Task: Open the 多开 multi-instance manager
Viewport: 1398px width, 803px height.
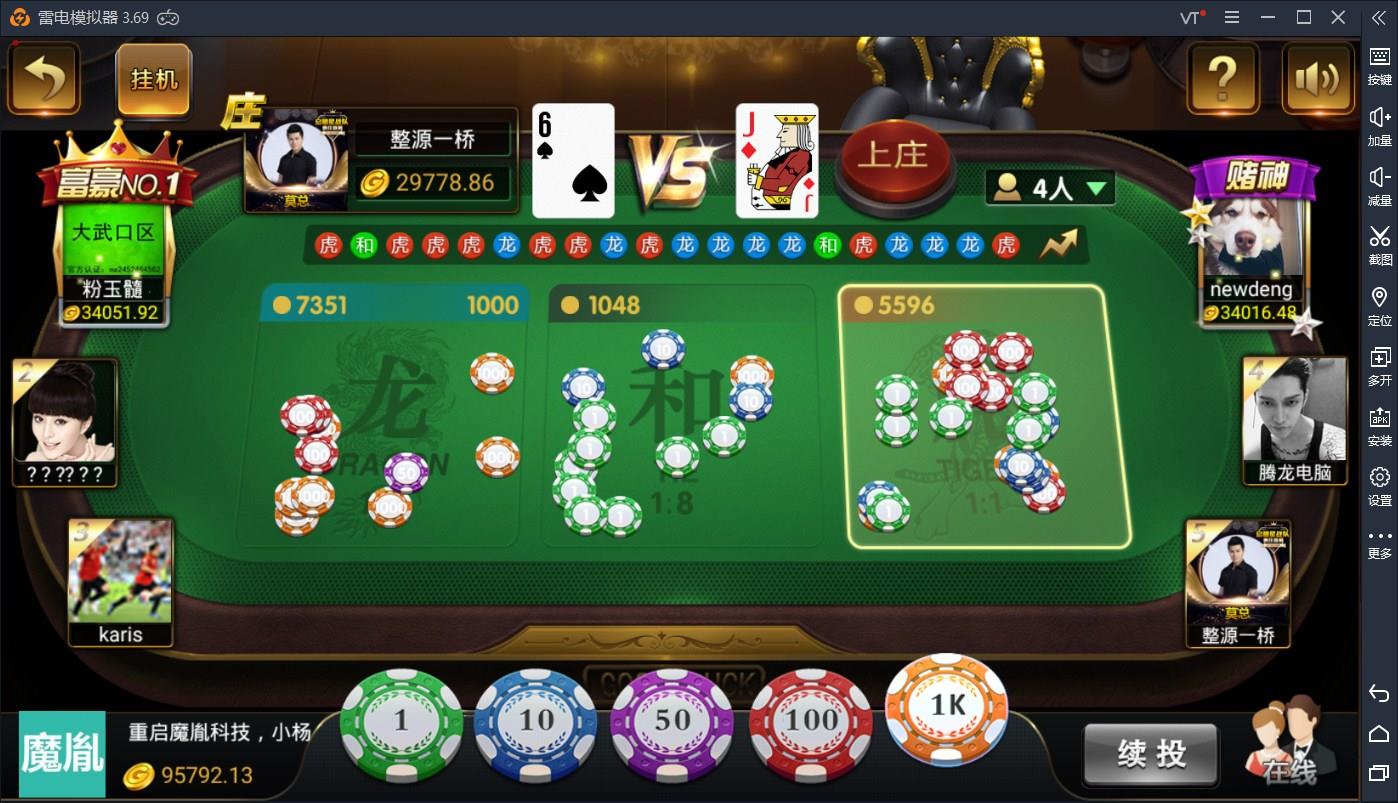Action: coord(1379,363)
